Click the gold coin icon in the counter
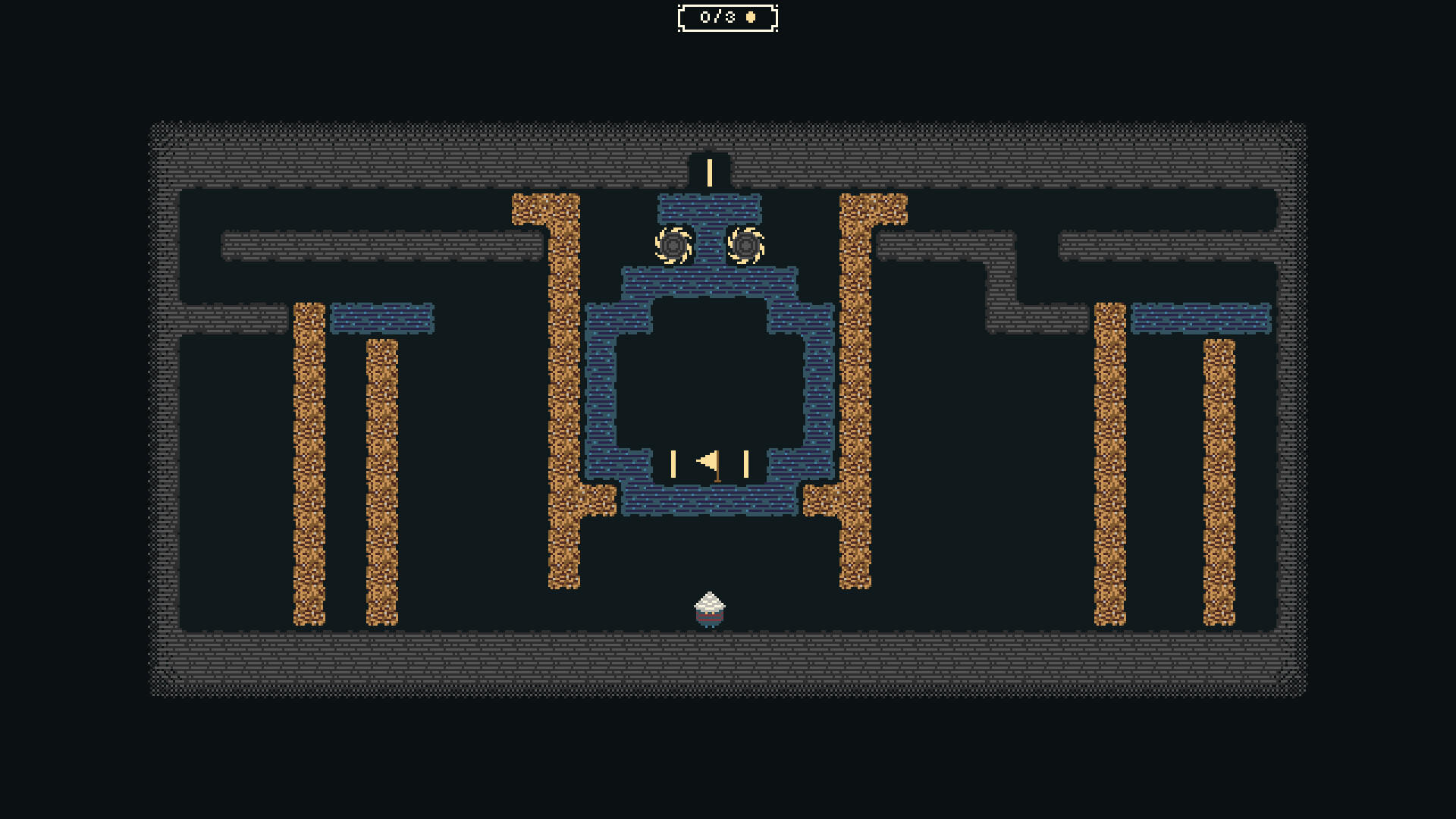This screenshot has width=1456, height=819. [750, 17]
